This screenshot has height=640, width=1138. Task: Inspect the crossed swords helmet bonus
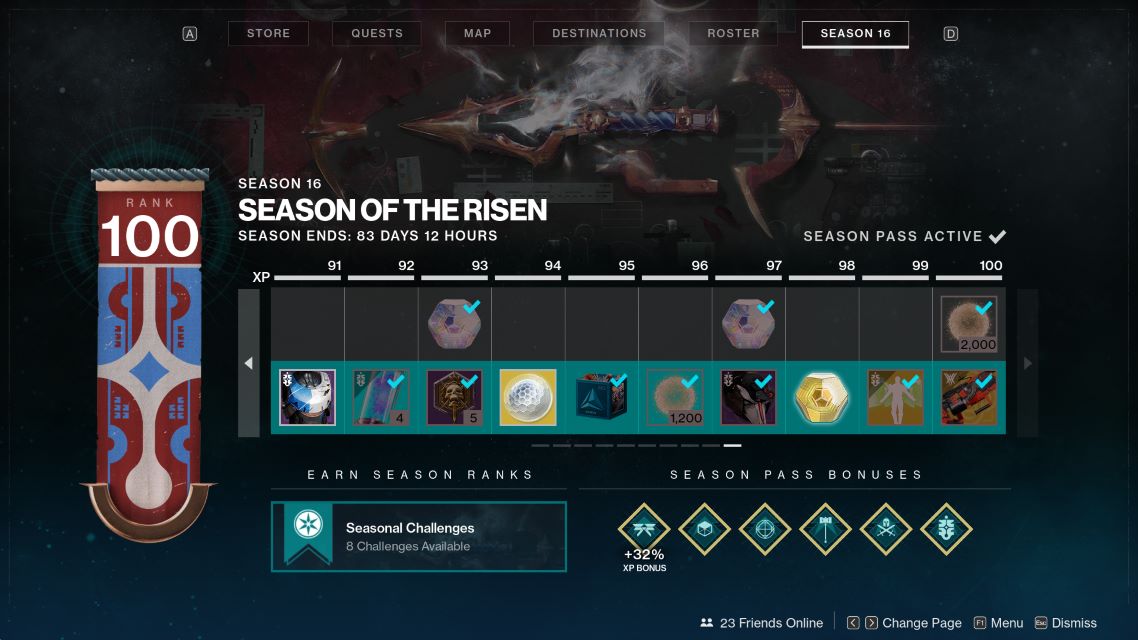point(886,529)
